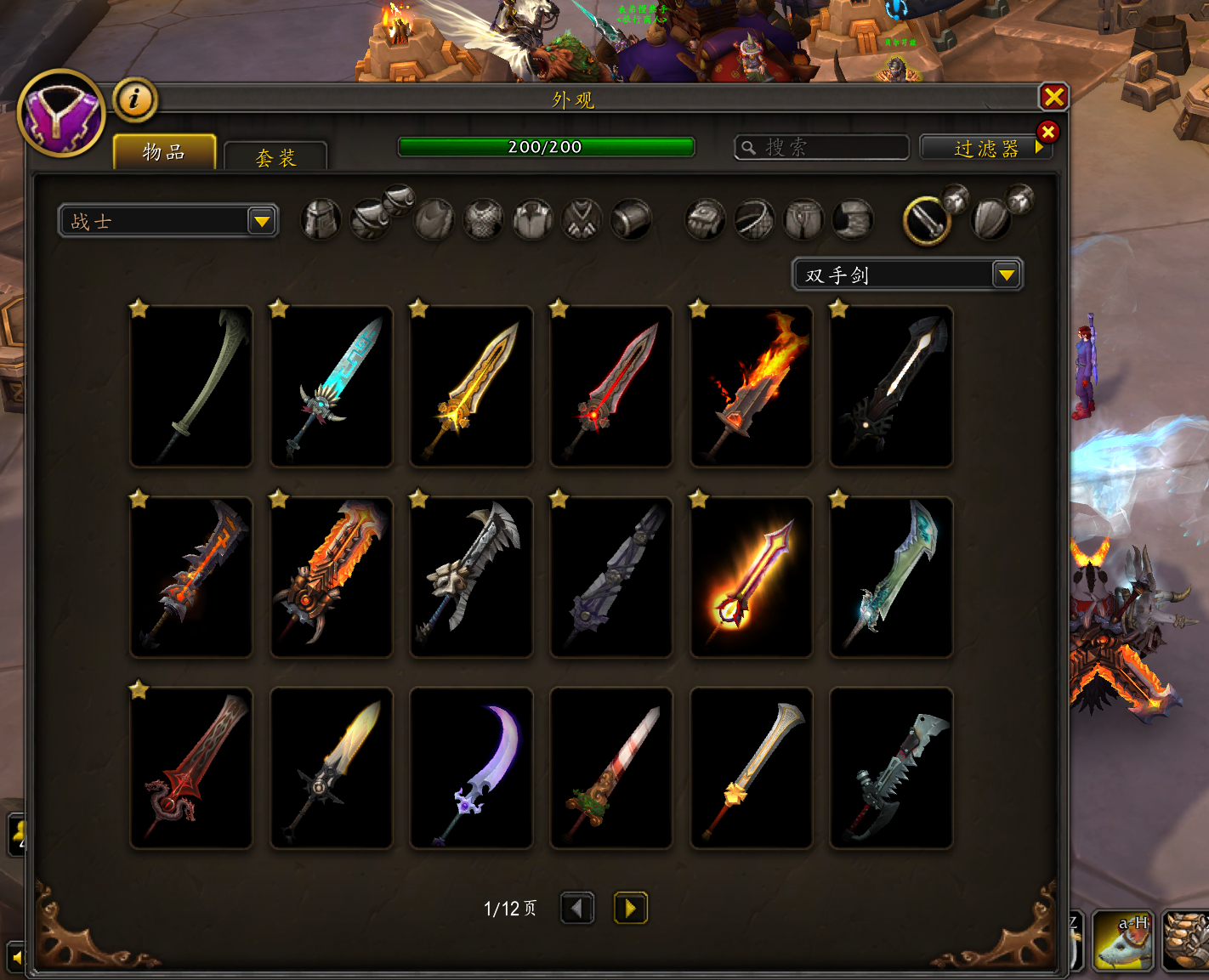Screen dimensions: 1209x980
Task: Go to the previous appearance page
Action: point(577,908)
